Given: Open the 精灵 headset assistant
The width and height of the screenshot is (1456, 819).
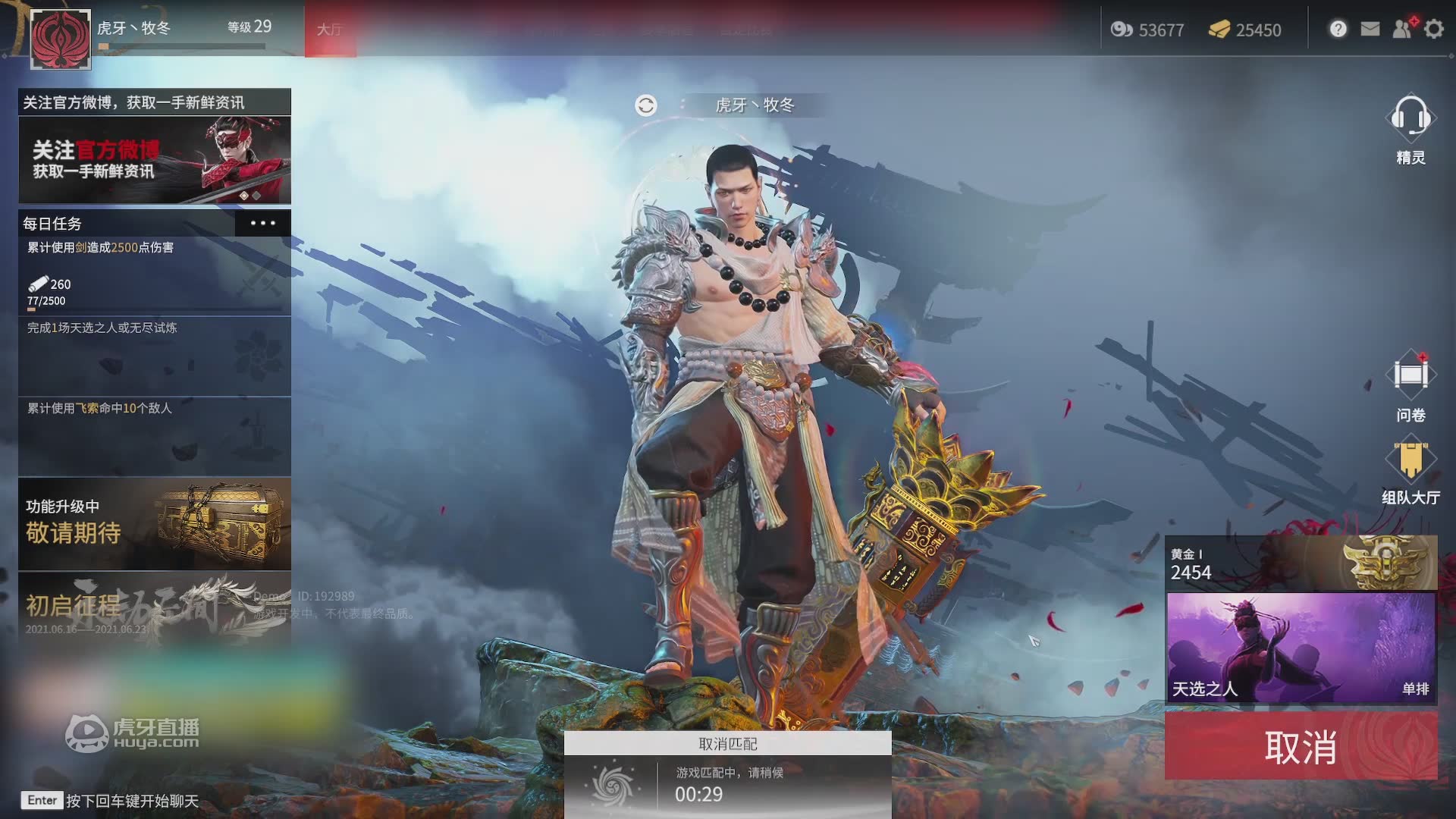Looking at the screenshot, I should pyautogui.click(x=1410, y=120).
